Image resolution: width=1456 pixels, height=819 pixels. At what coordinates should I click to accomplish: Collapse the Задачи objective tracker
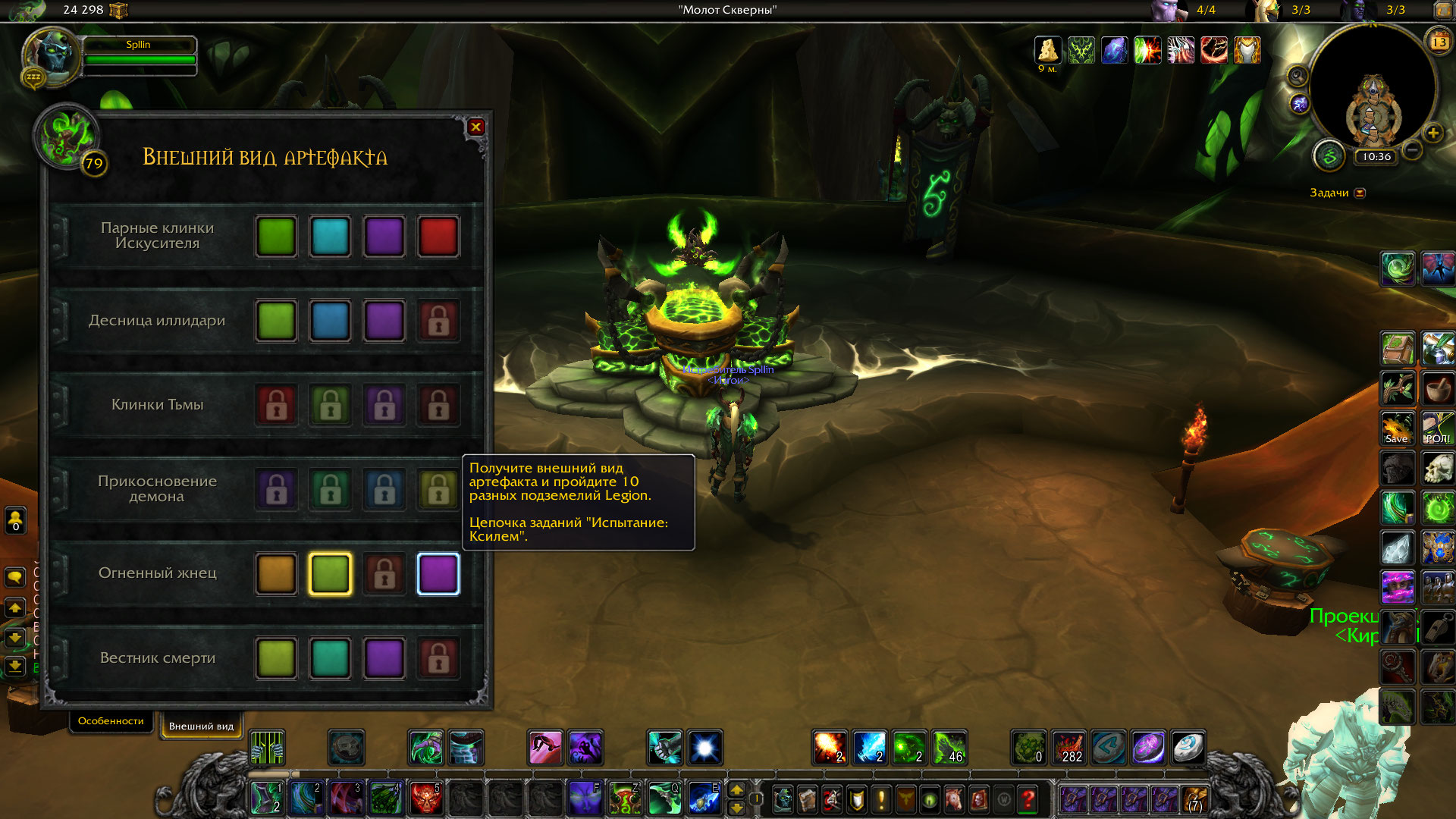[1360, 193]
